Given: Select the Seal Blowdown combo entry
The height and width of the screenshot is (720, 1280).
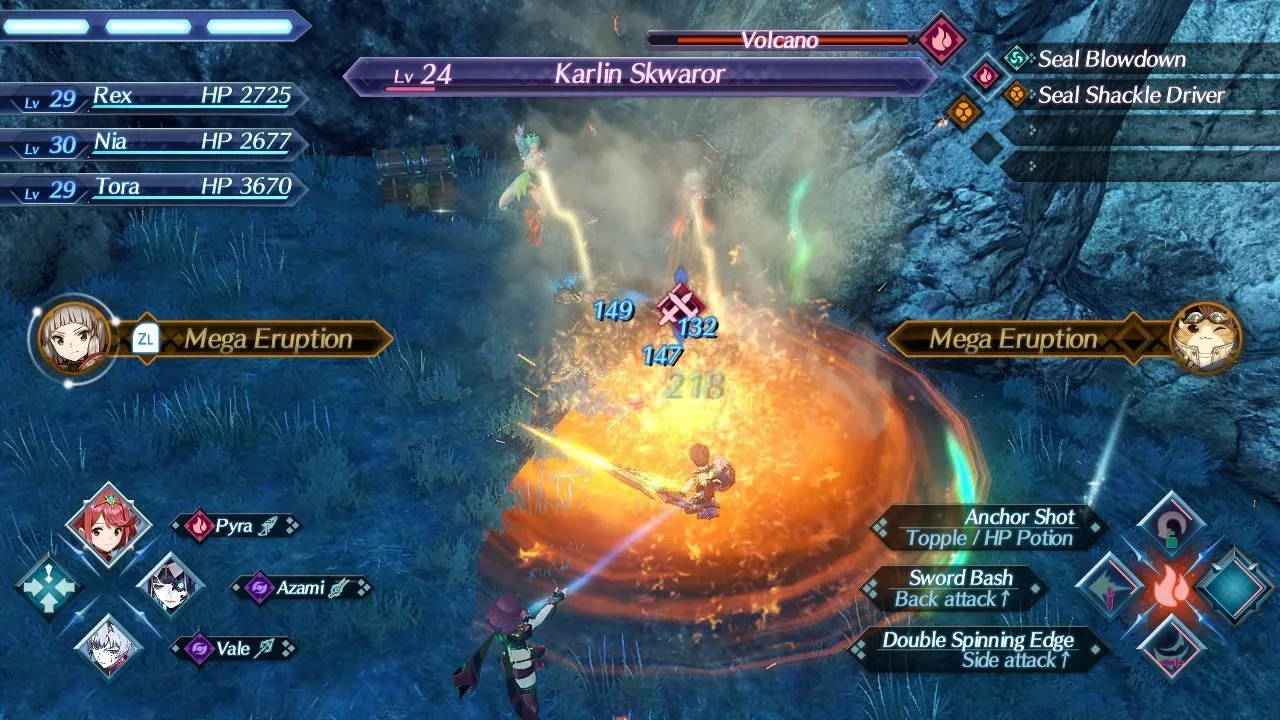Looking at the screenshot, I should (x=1110, y=59).
